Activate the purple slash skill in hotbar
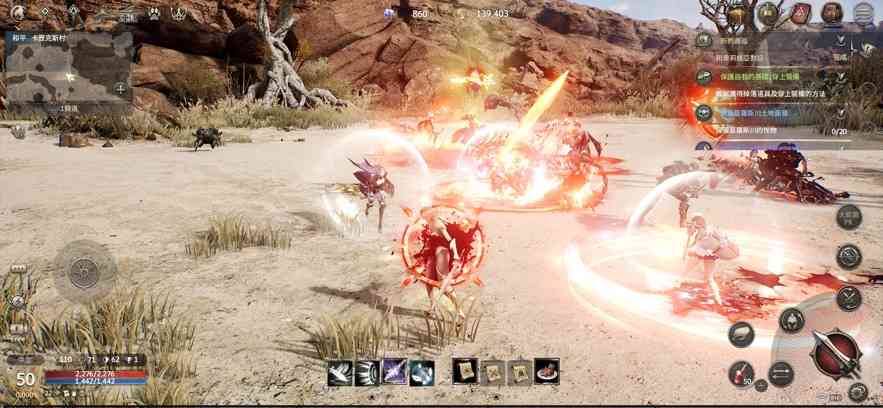This screenshot has width=883, height=408. click(x=394, y=372)
